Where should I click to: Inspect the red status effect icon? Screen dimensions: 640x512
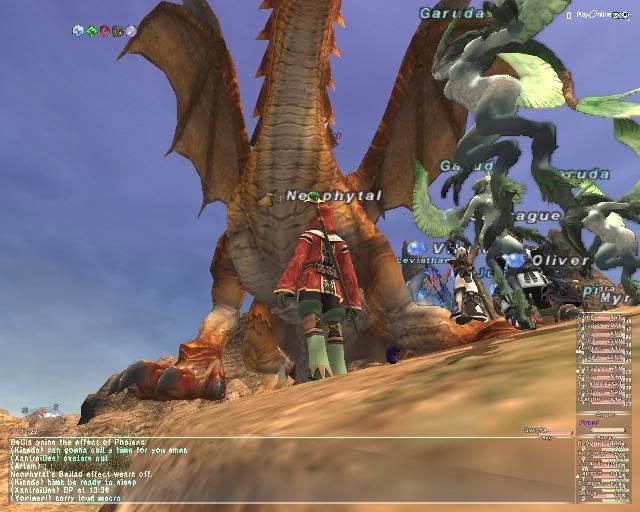tap(104, 31)
